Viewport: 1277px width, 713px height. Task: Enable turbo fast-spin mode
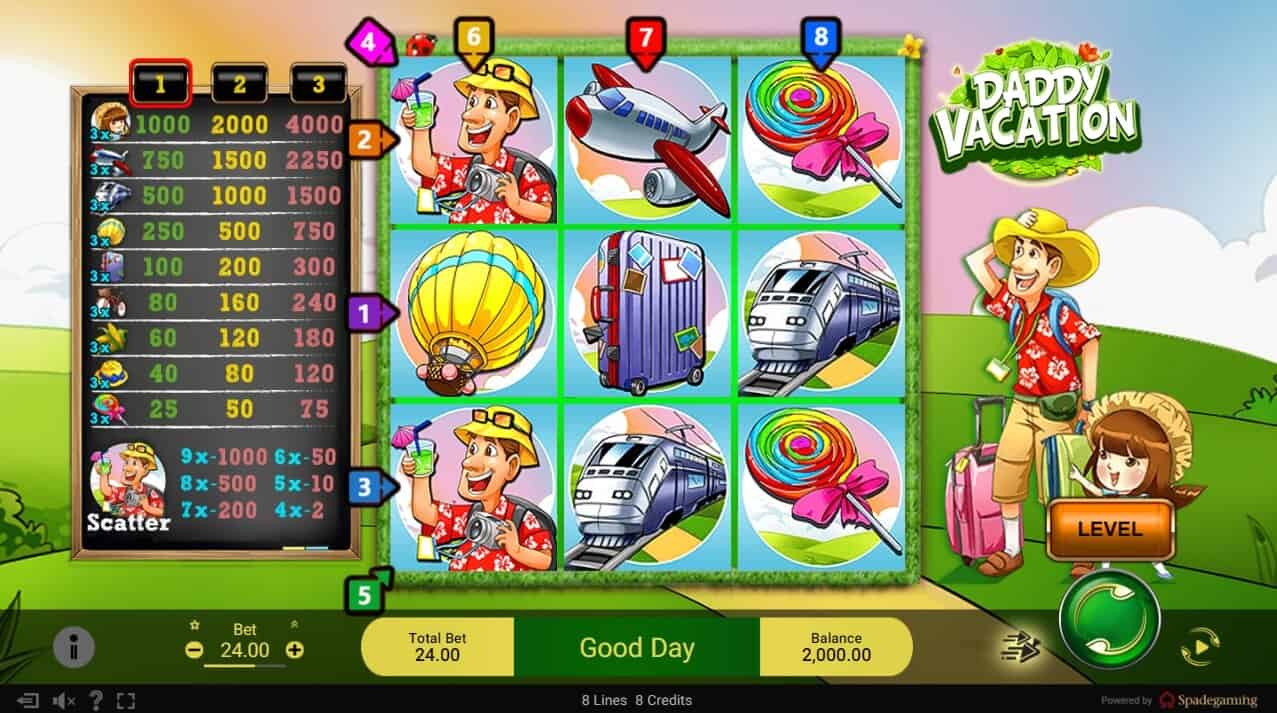pyautogui.click(x=1021, y=648)
